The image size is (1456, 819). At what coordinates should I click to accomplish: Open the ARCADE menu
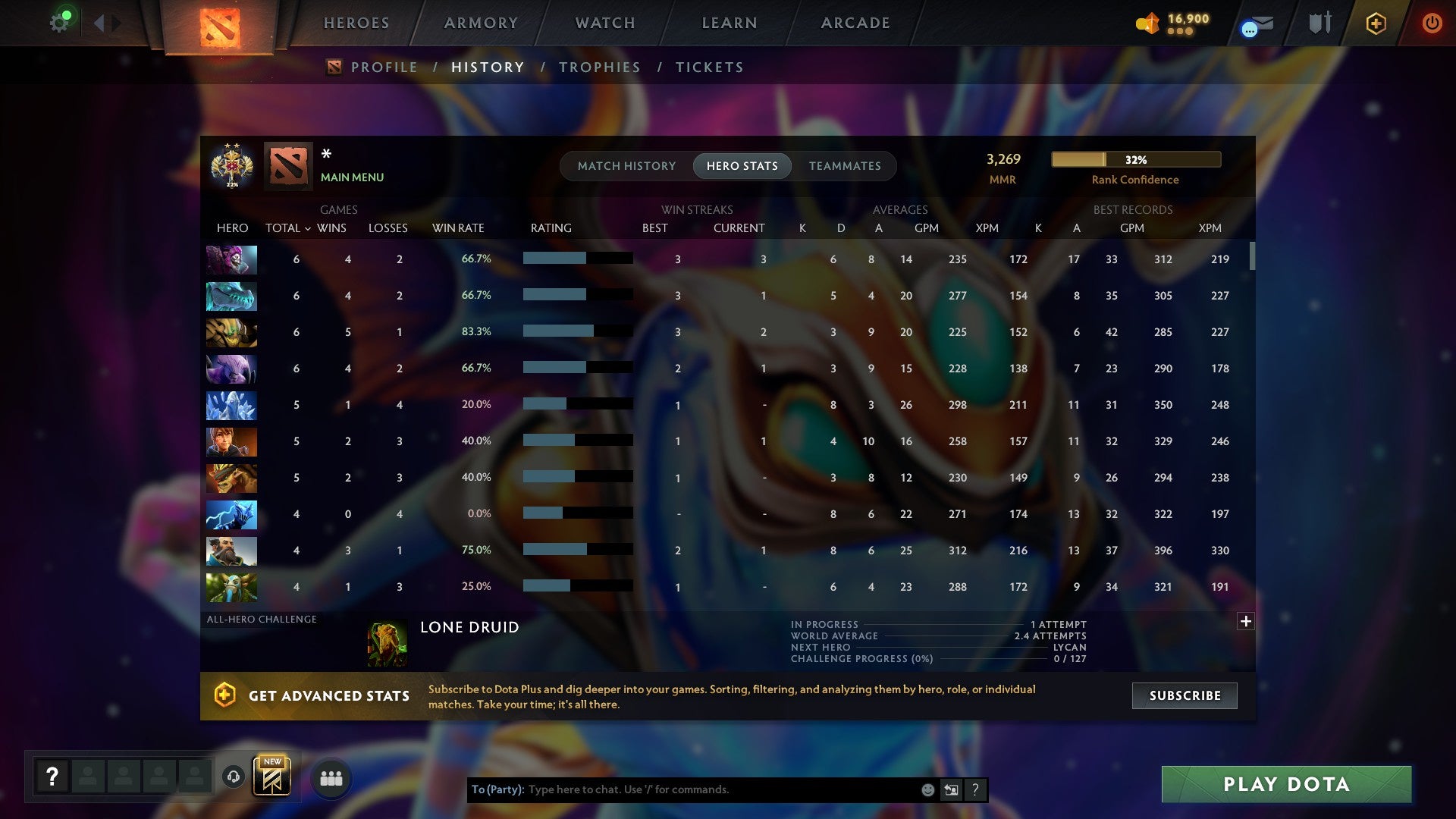tap(855, 23)
